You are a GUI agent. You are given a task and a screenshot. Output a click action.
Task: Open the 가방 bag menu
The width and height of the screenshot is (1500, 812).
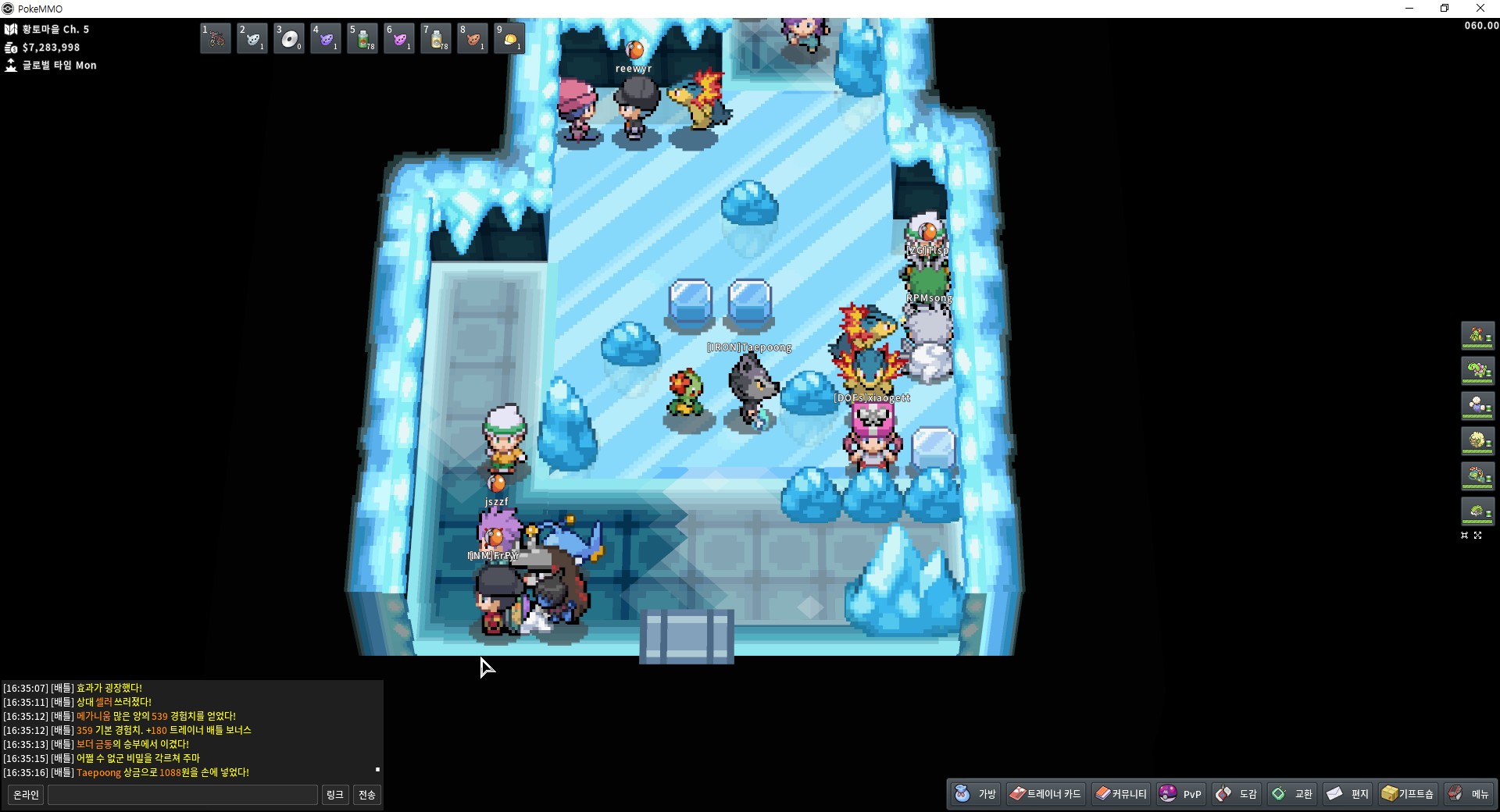pos(976,794)
